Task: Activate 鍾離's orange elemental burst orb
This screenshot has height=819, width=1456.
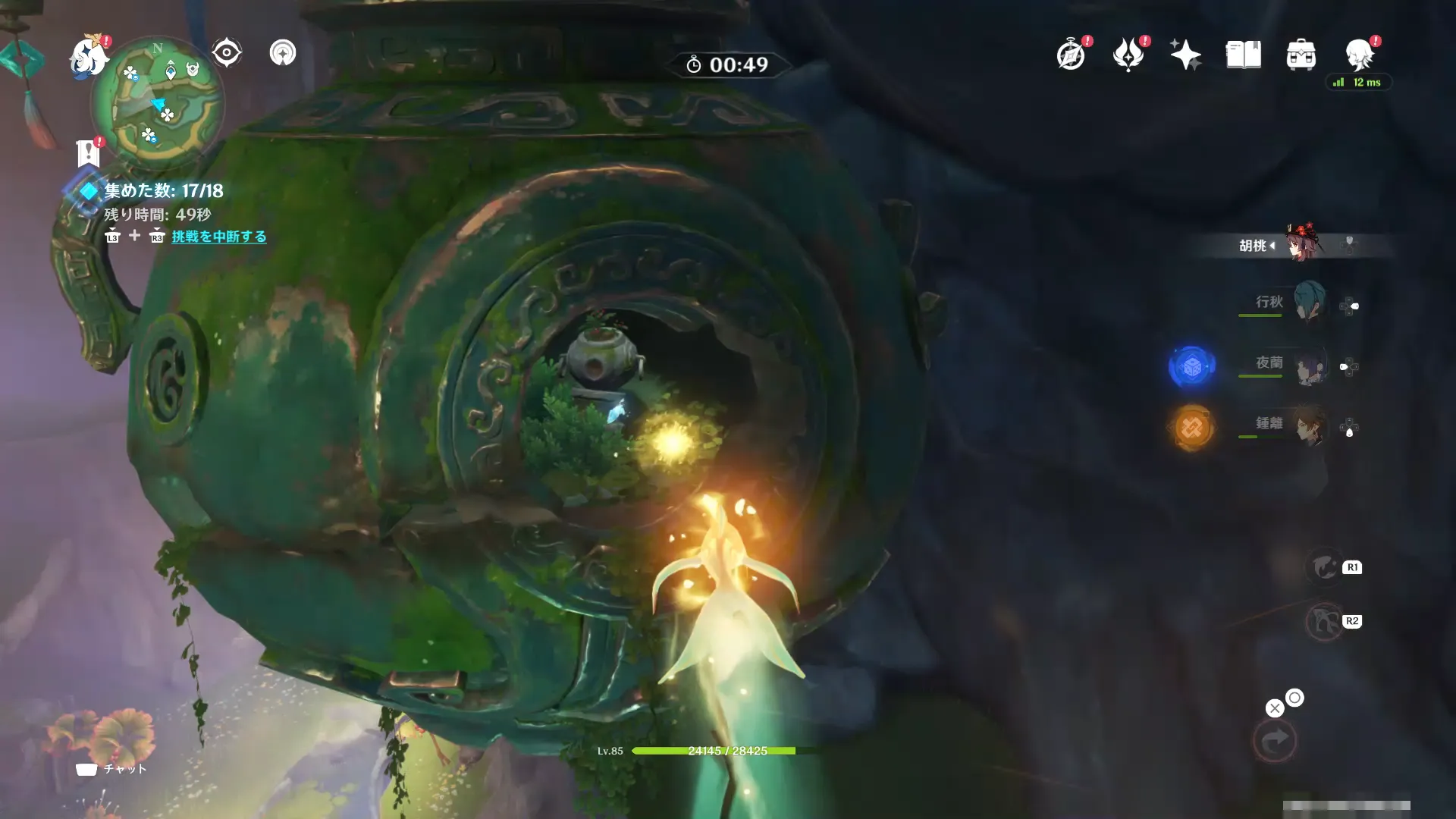Action: click(x=1191, y=428)
